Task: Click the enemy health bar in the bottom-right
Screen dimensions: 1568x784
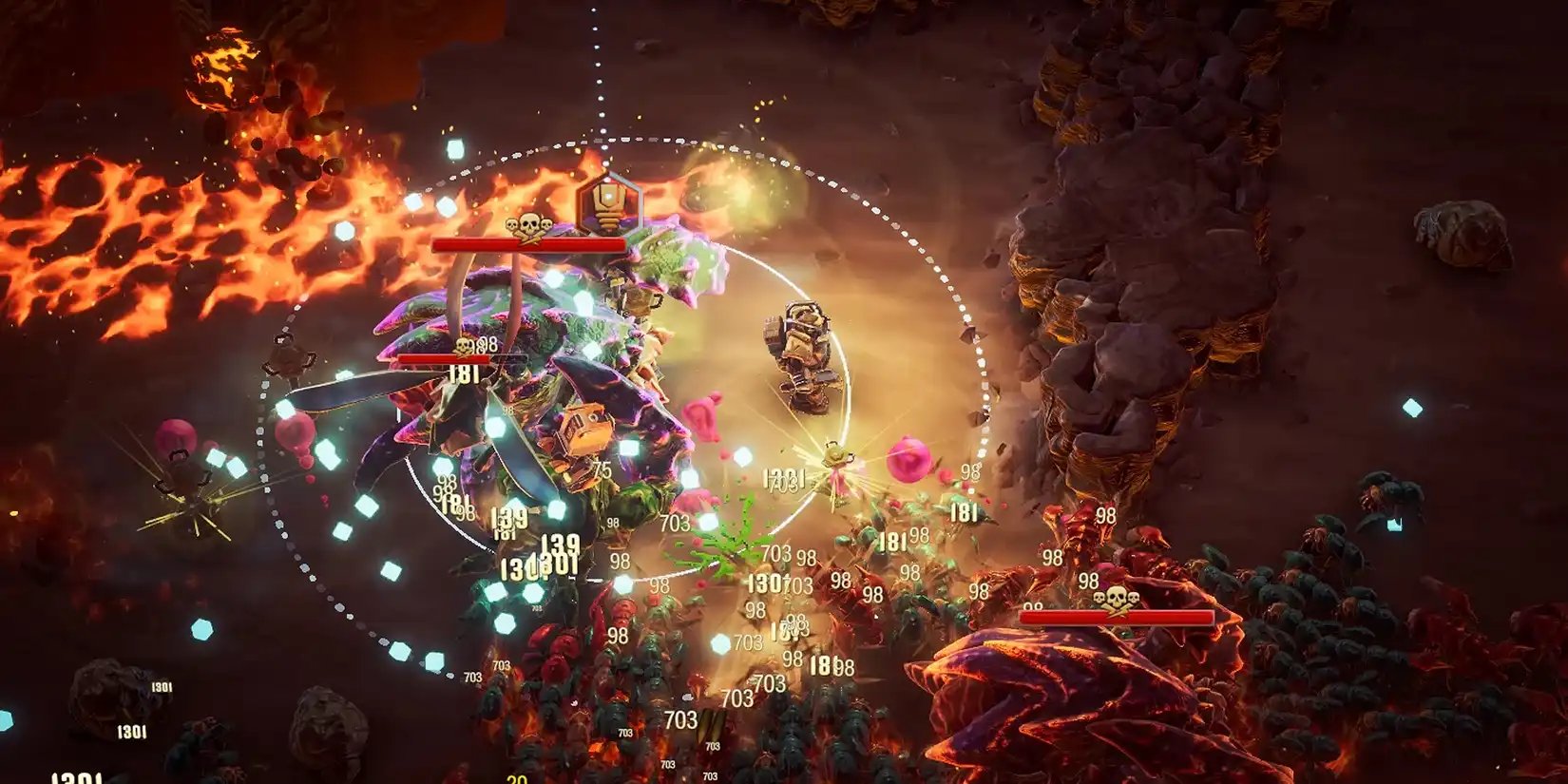Action: [x=1117, y=618]
